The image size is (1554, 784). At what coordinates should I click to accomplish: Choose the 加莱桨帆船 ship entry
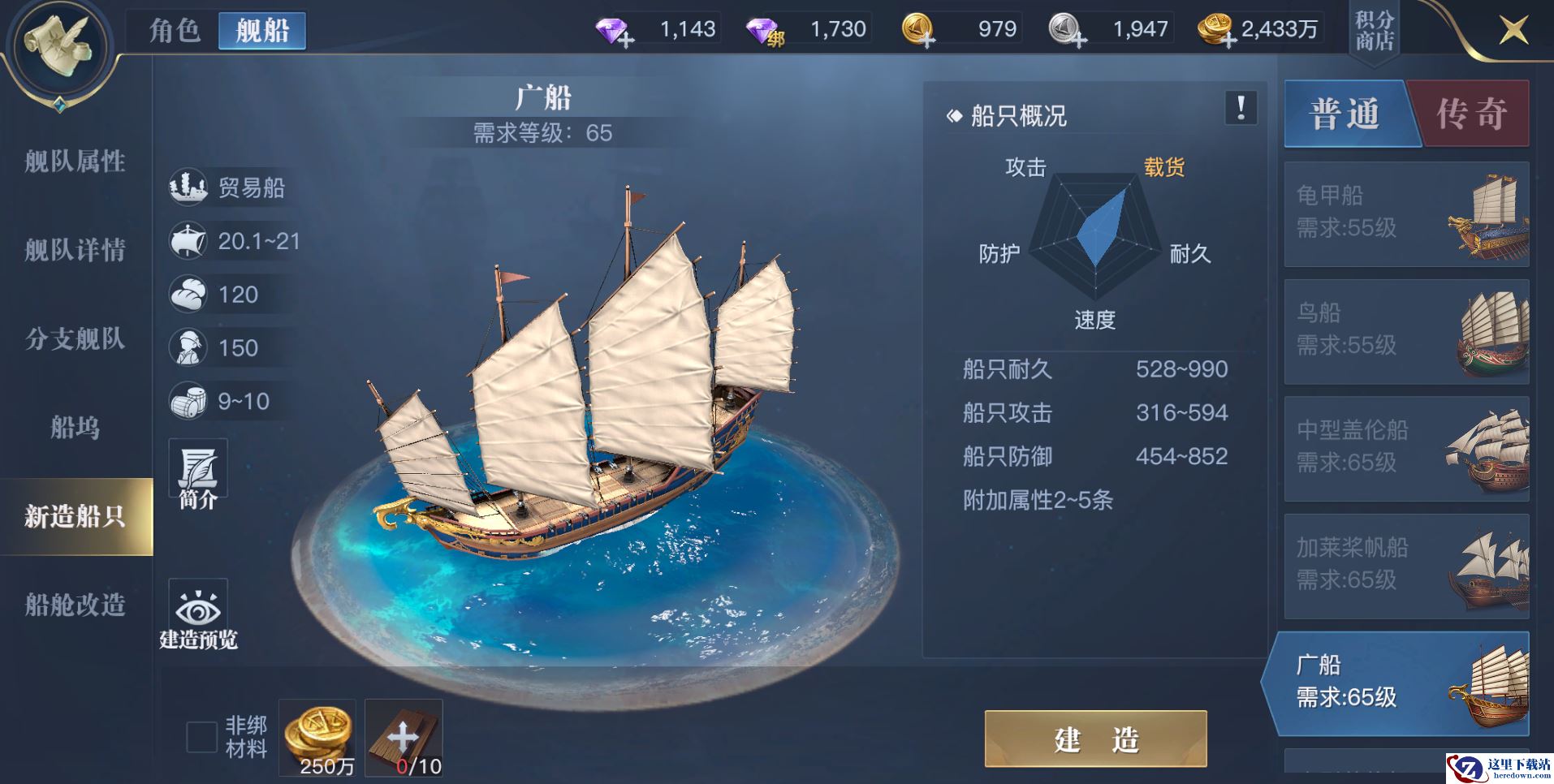coord(1406,566)
